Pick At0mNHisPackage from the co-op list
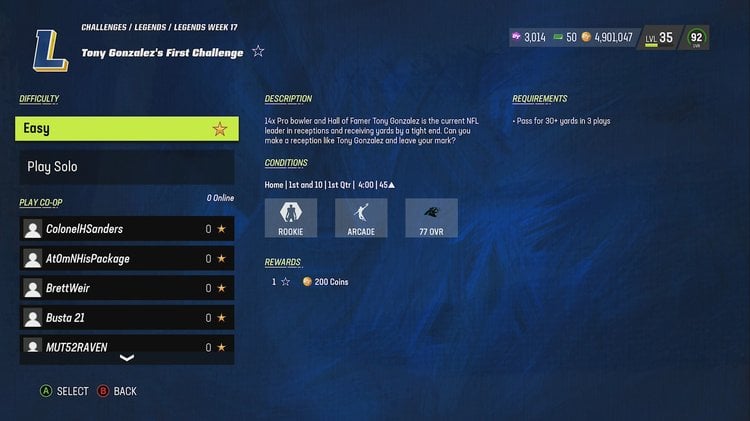The width and height of the screenshot is (750, 421). pyautogui.click(x=126, y=259)
